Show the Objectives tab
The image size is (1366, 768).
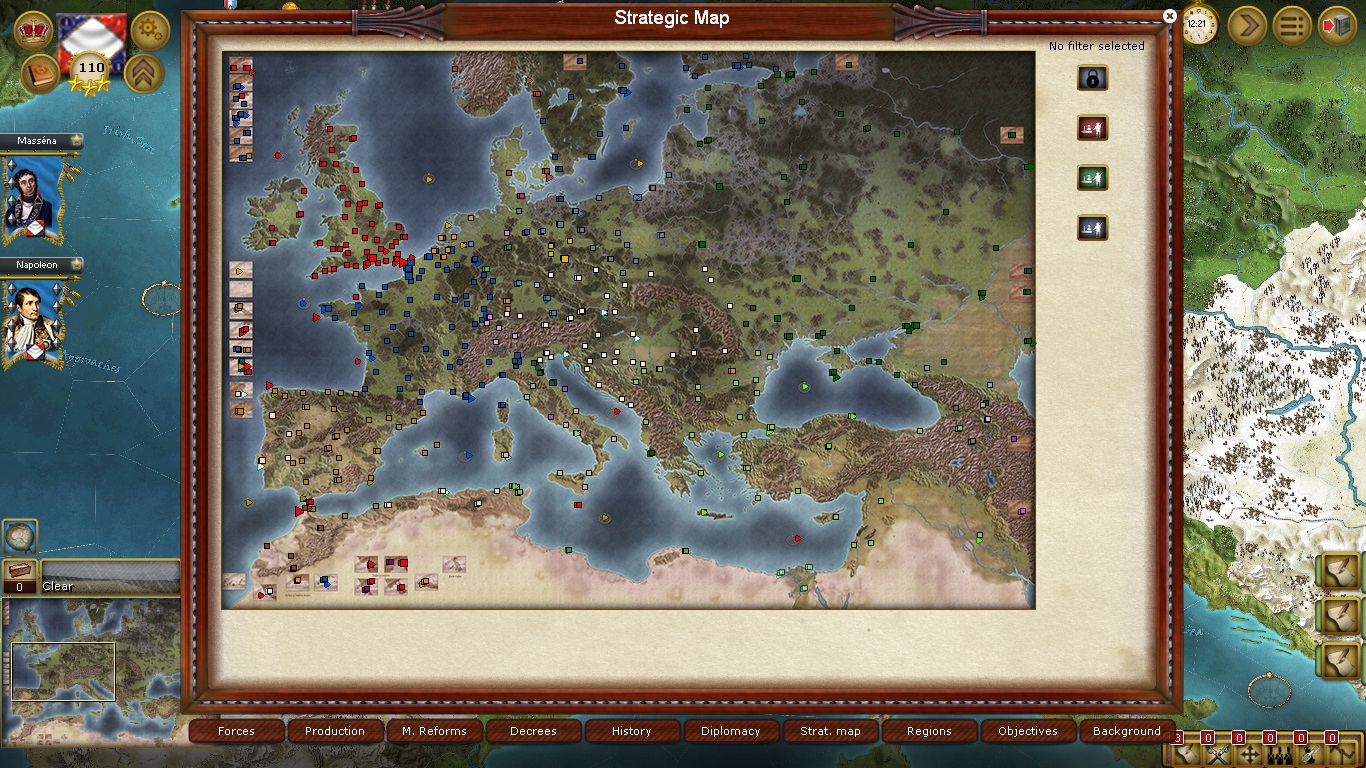1027,731
